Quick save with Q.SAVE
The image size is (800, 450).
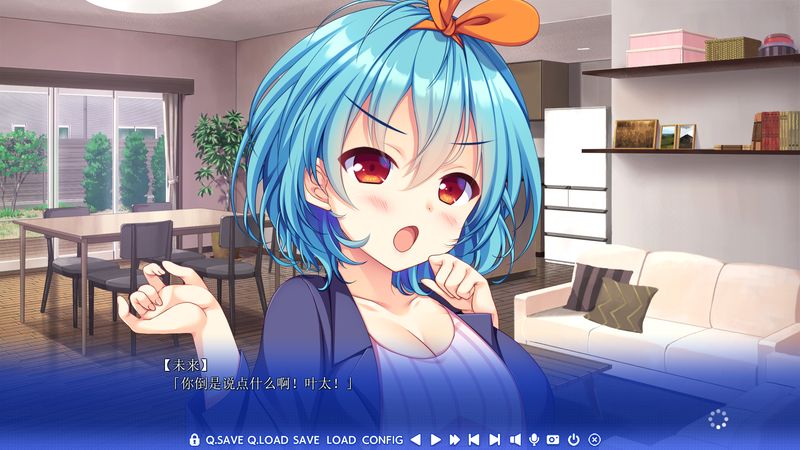click(224, 440)
